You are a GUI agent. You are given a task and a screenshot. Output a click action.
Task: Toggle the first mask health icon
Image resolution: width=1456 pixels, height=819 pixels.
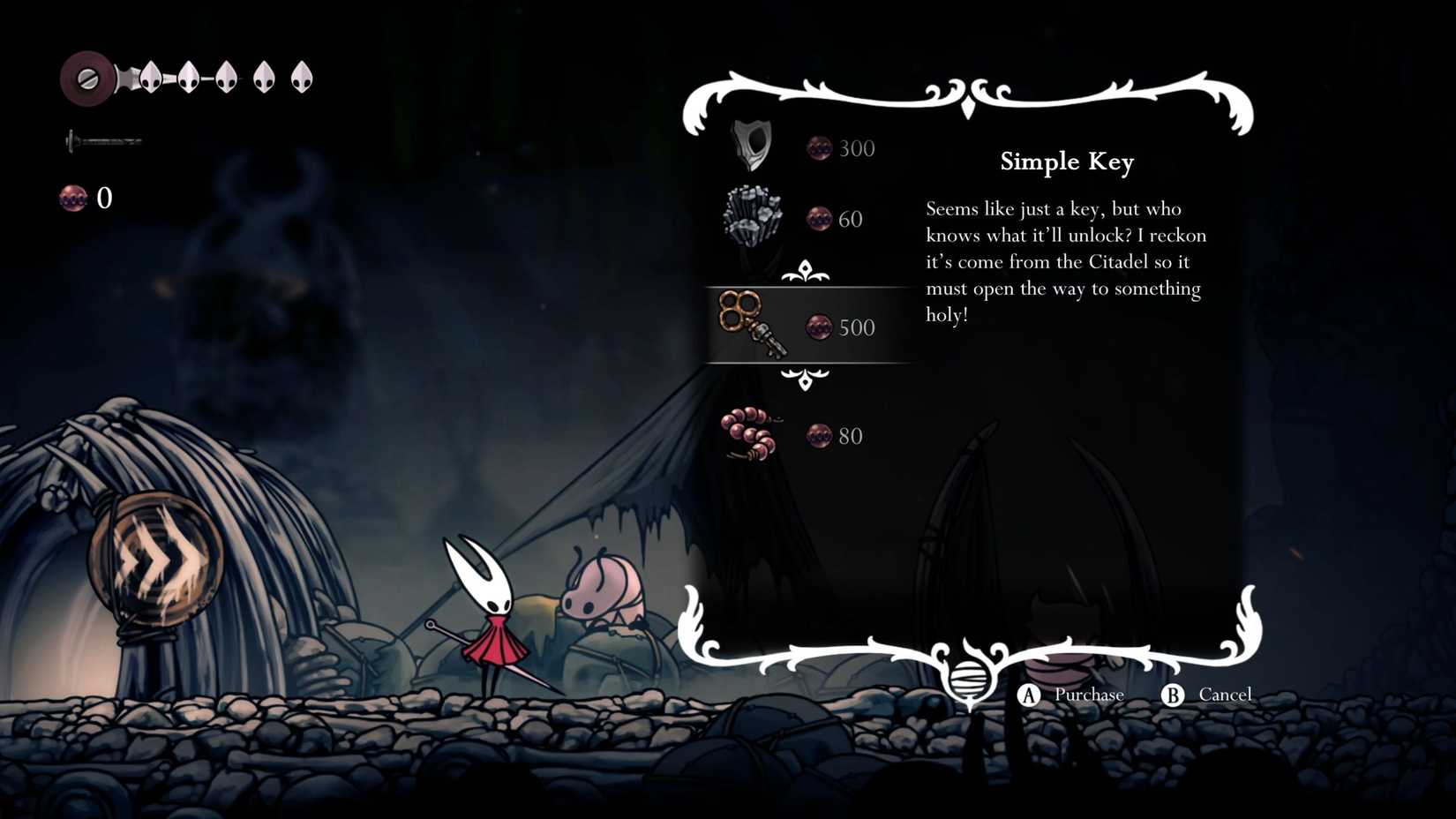(150, 76)
